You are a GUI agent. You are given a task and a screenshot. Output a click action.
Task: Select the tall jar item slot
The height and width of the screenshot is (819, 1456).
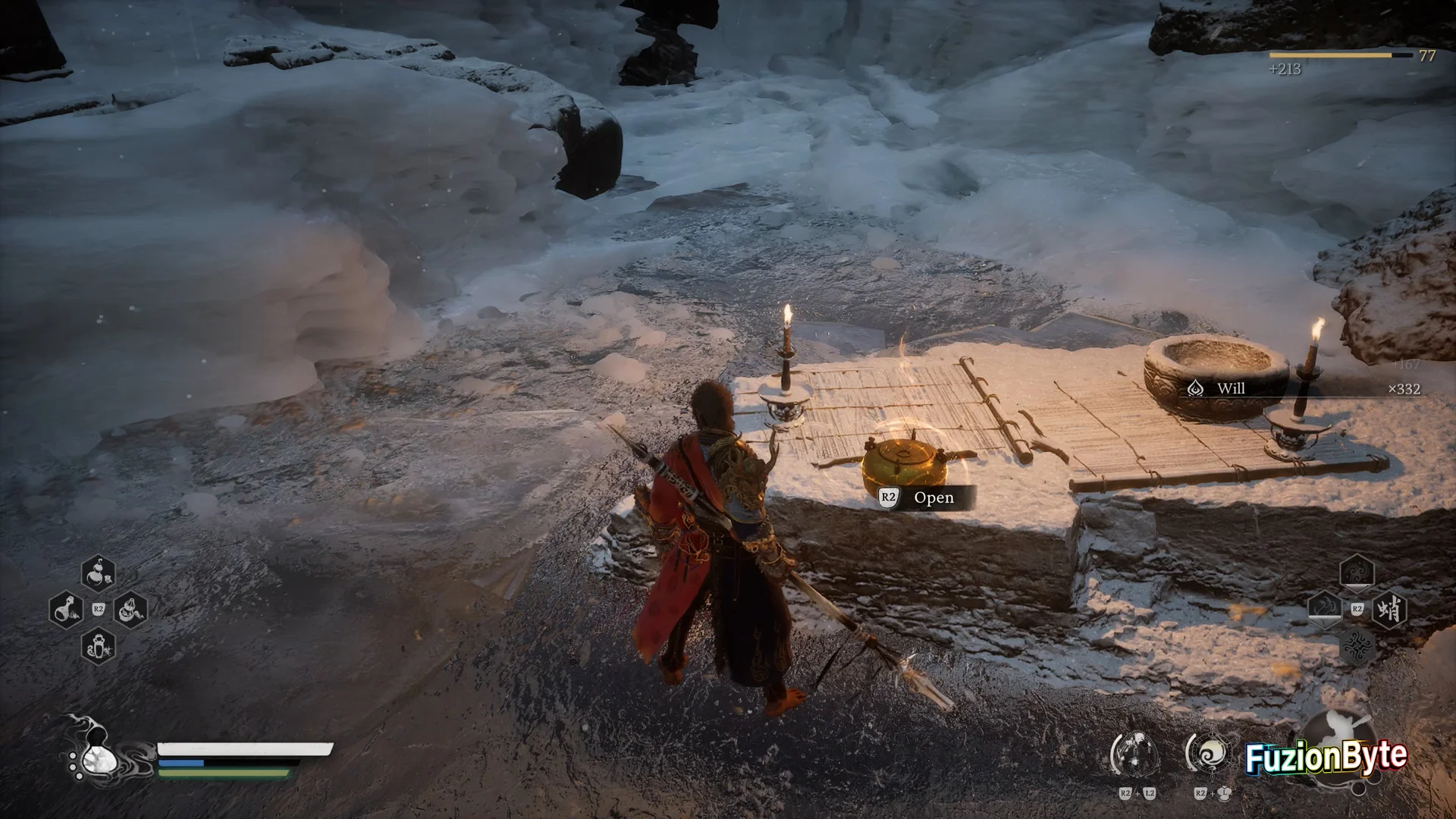click(98, 646)
